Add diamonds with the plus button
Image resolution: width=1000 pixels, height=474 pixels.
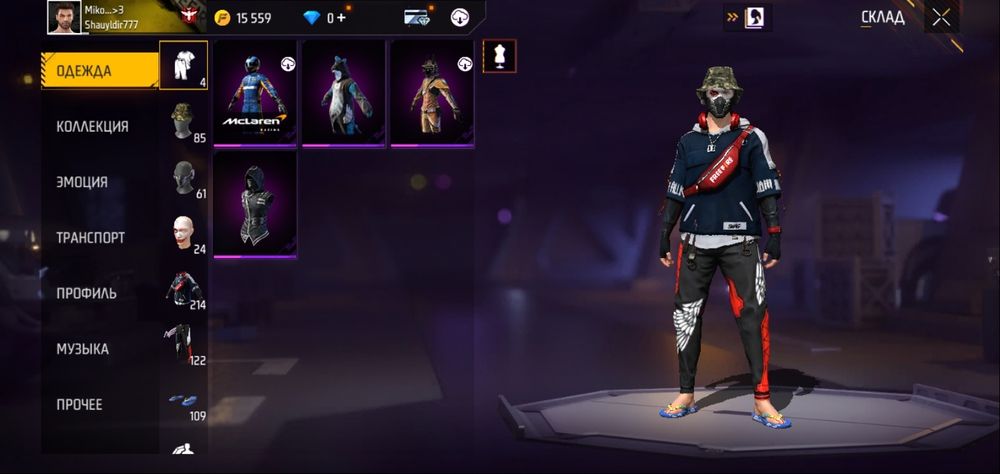342,17
